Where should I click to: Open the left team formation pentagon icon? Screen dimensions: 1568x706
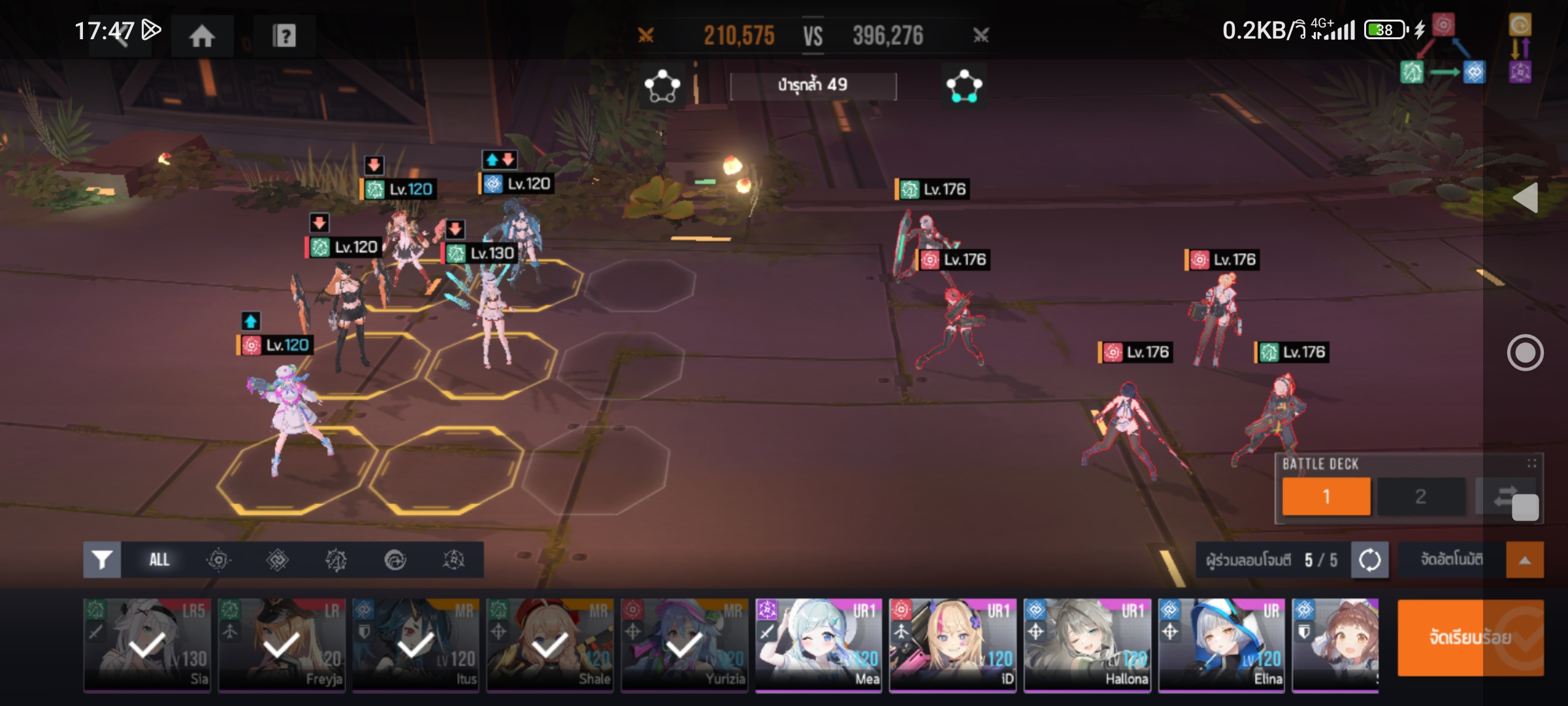[x=662, y=86]
